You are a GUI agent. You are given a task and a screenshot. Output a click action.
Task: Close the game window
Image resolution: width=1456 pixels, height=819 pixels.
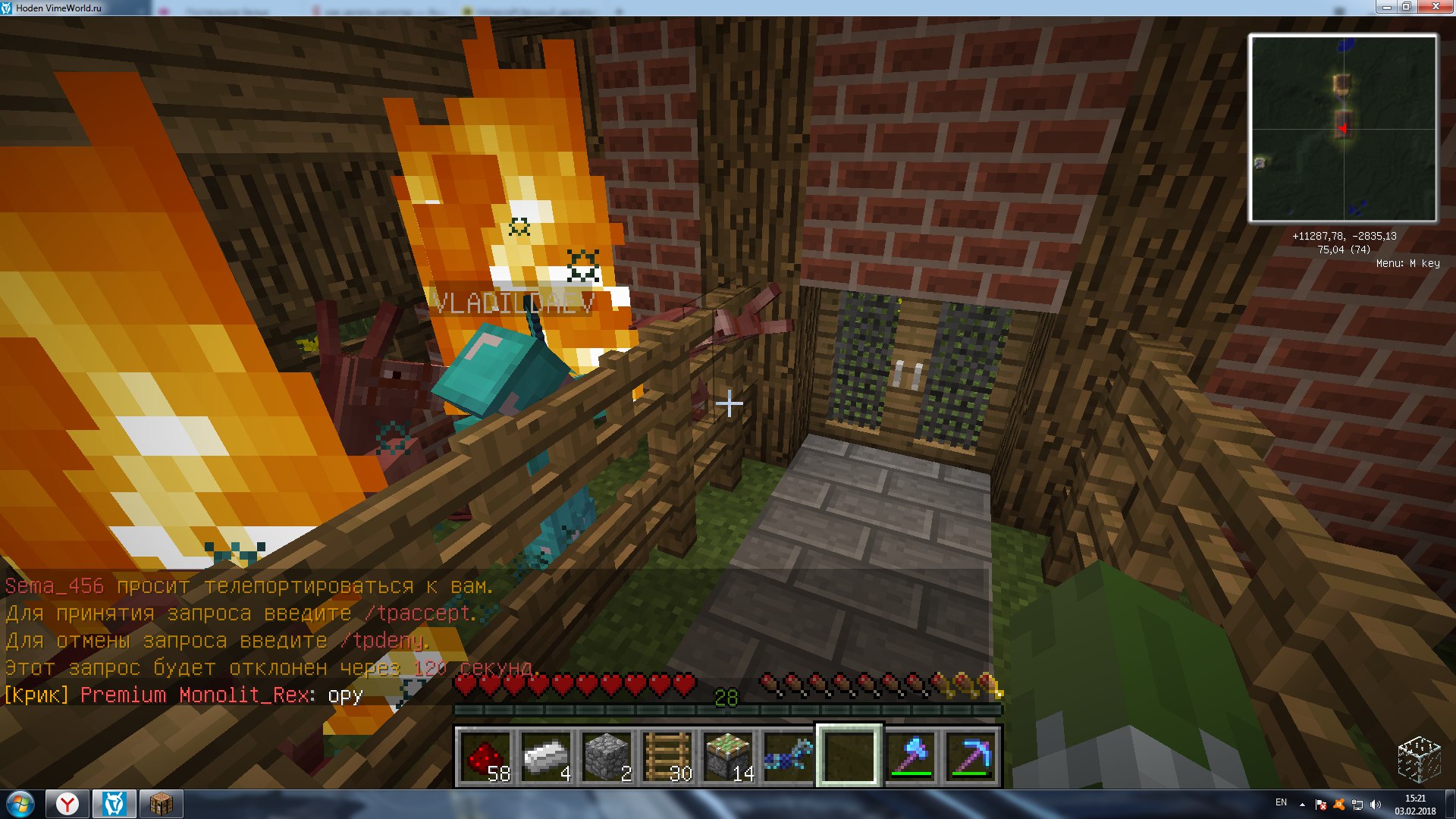(x=1435, y=7)
